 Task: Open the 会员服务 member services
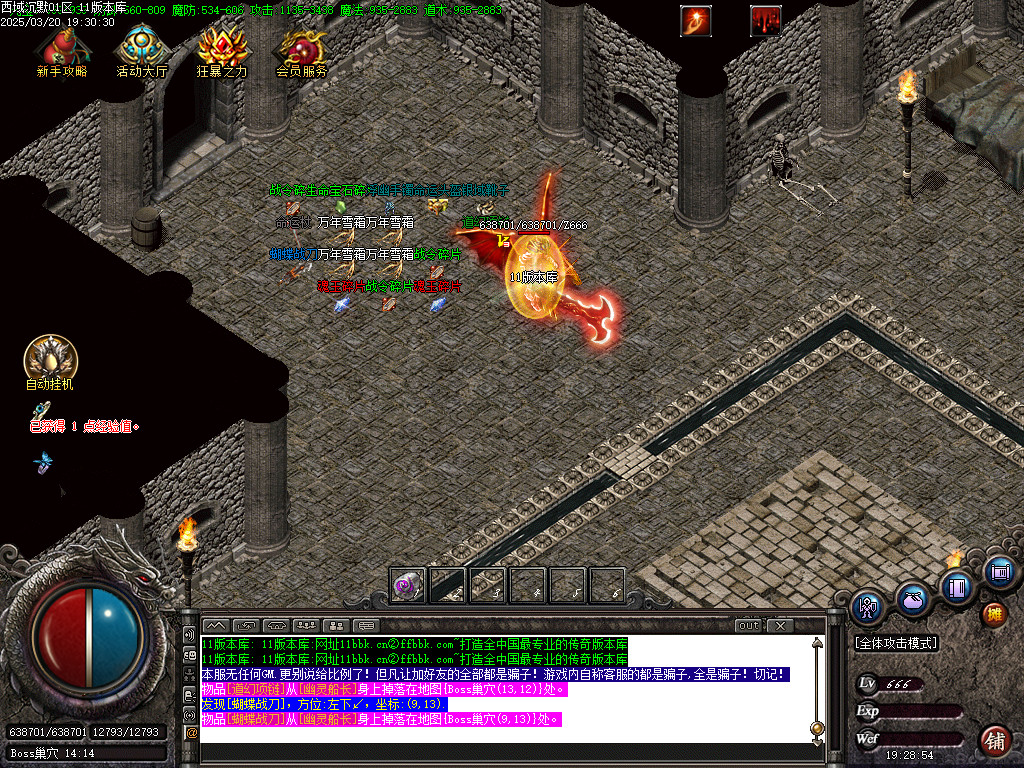(301, 50)
